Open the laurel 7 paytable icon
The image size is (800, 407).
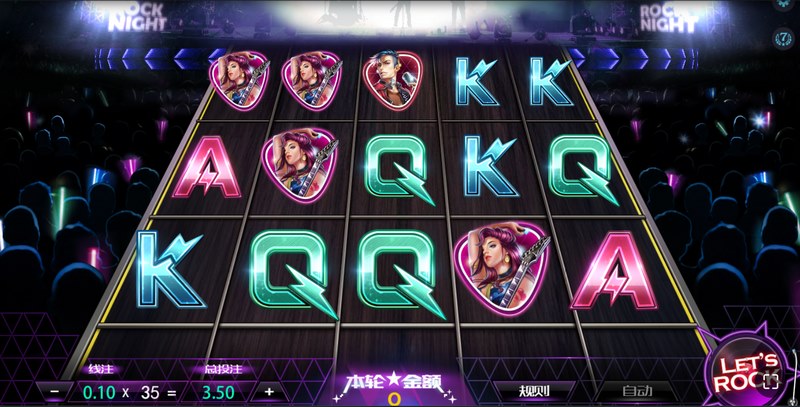[784, 37]
